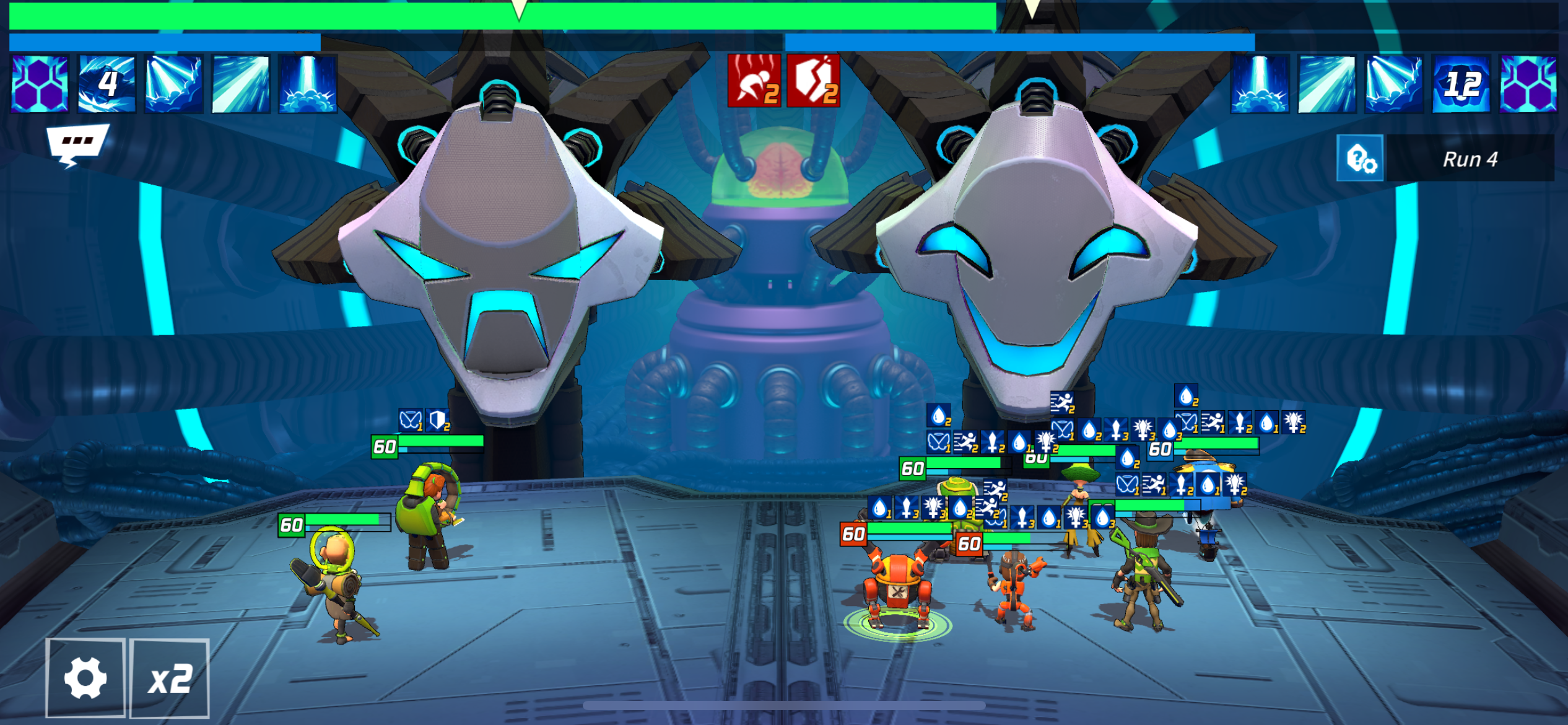Toggle the x2 battle speed
The width and height of the screenshot is (1568, 725).
[170, 678]
